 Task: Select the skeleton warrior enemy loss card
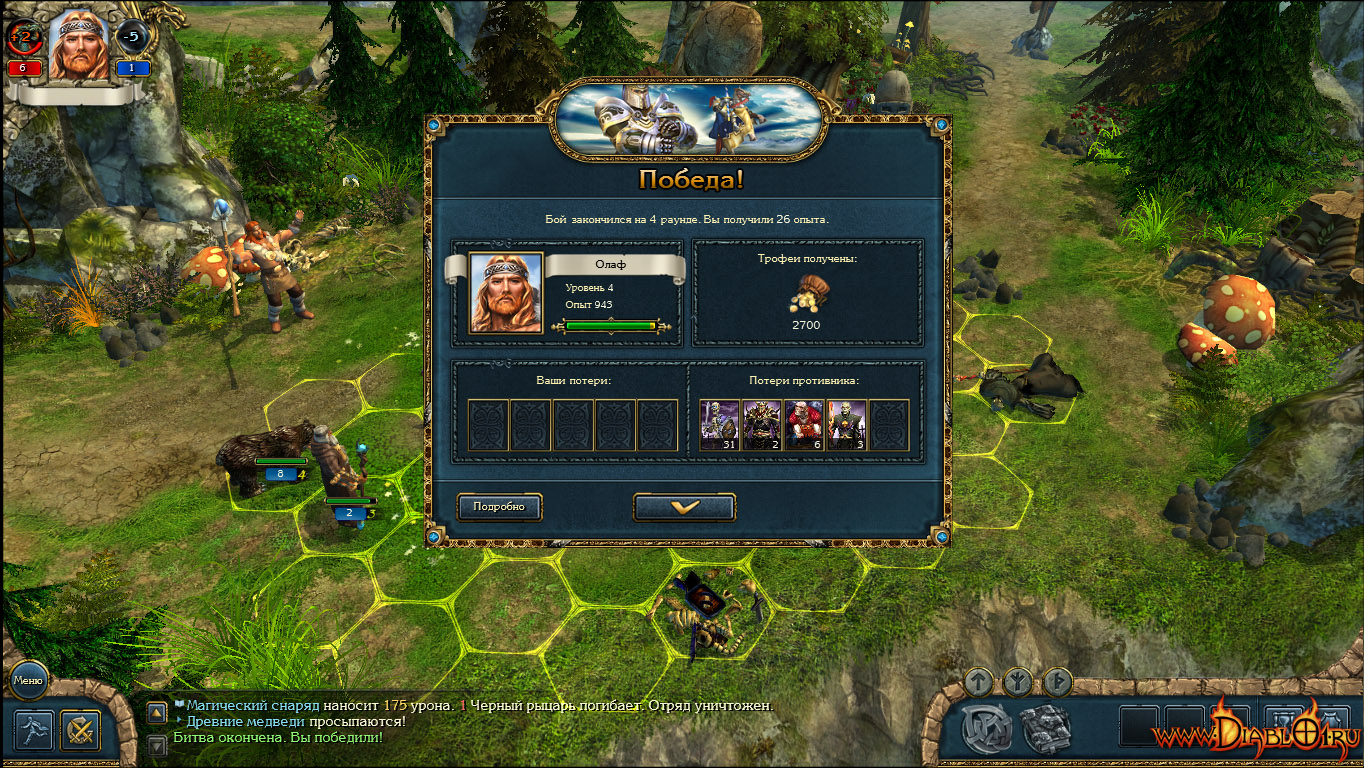pyautogui.click(x=719, y=425)
